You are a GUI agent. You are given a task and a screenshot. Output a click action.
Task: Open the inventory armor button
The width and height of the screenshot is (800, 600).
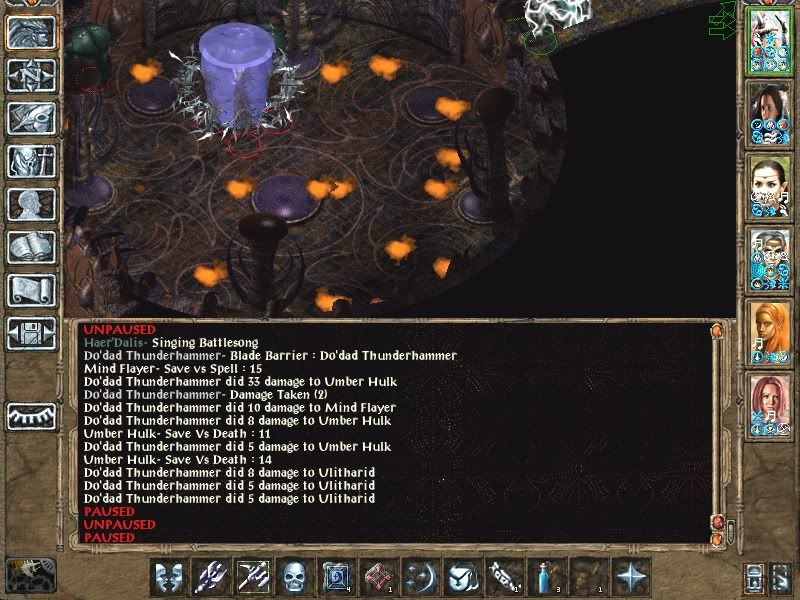click(30, 160)
